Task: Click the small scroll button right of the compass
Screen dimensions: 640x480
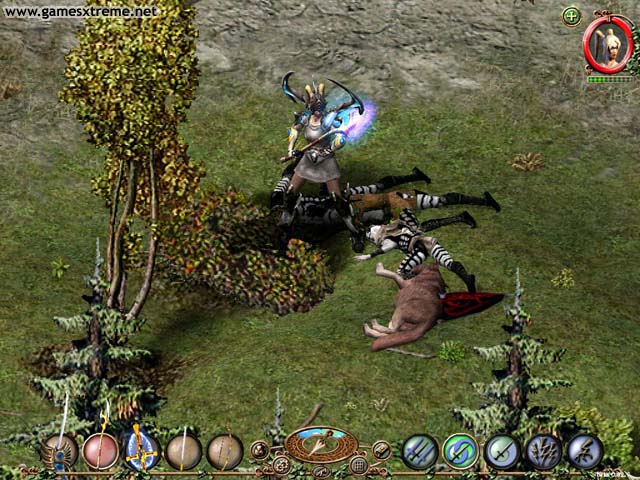Action: point(381,449)
